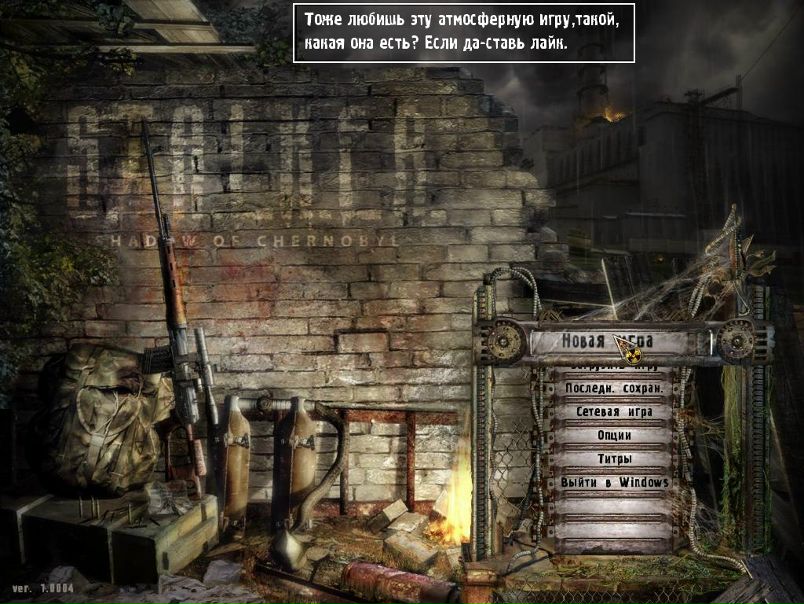The image size is (804, 604).
Task: Open Сетевая игра multiplayer menu
Action: (x=614, y=412)
